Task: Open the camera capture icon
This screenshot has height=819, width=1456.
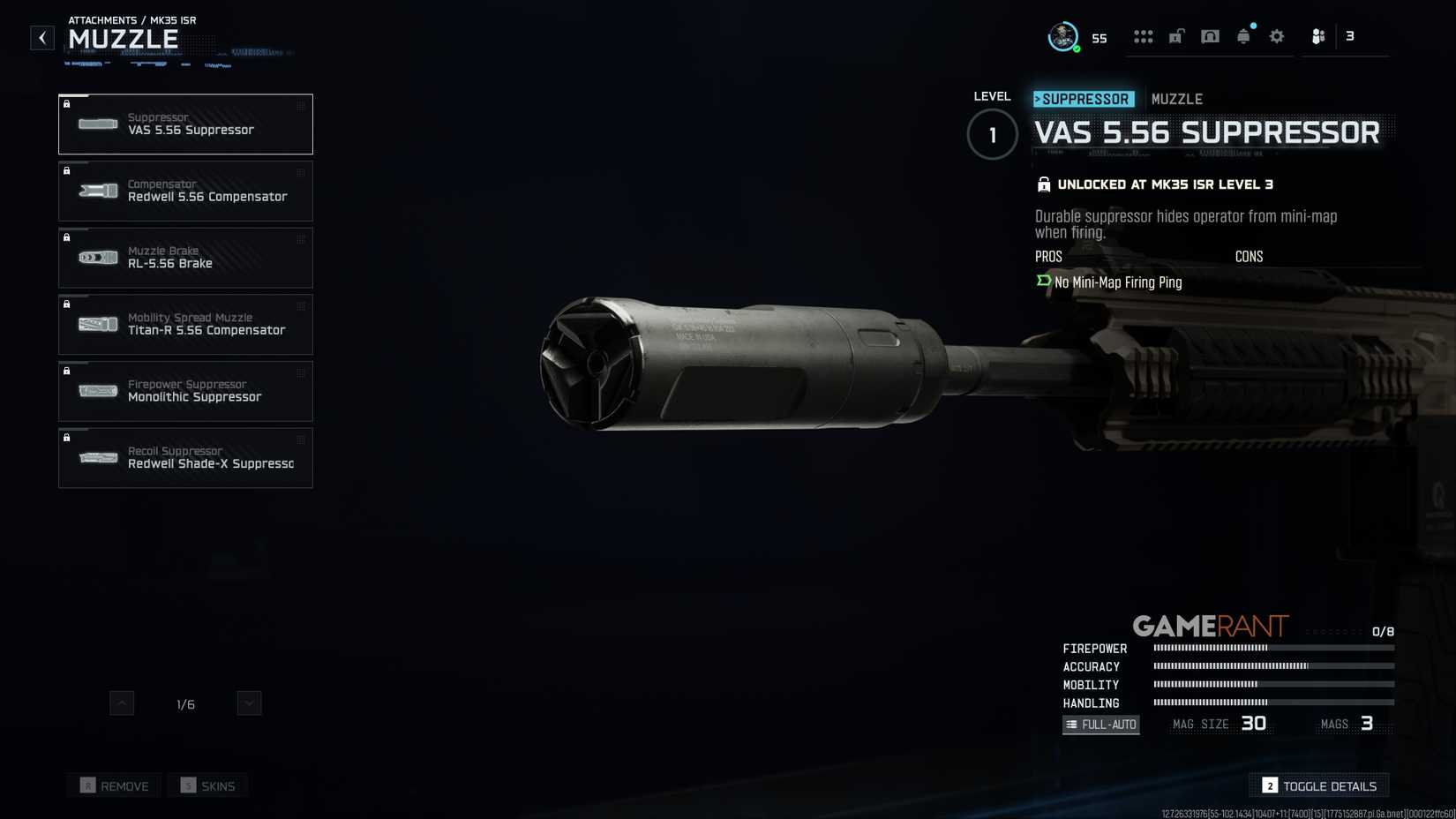Action: [x=1210, y=35]
